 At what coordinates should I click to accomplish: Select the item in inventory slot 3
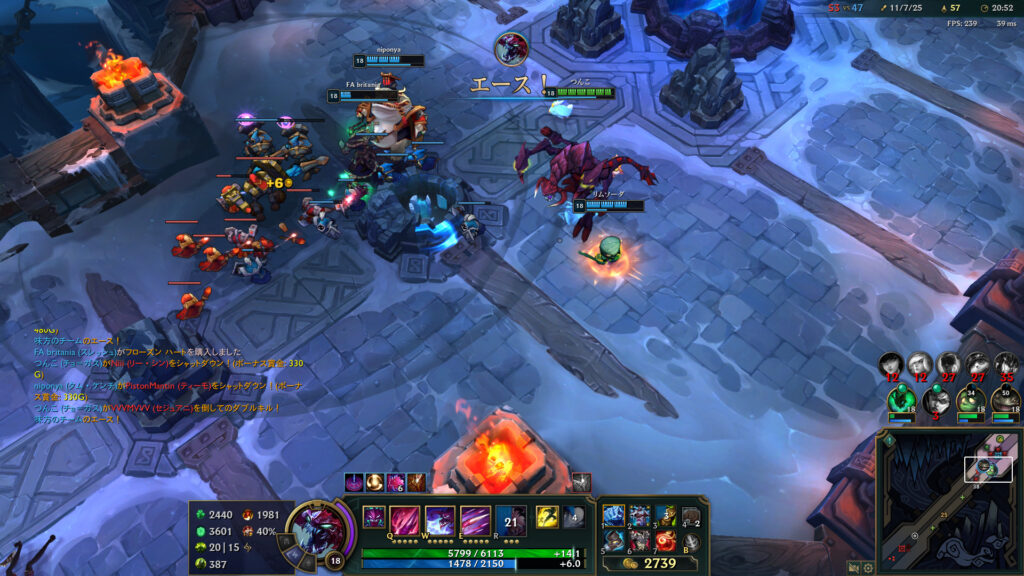(665, 516)
